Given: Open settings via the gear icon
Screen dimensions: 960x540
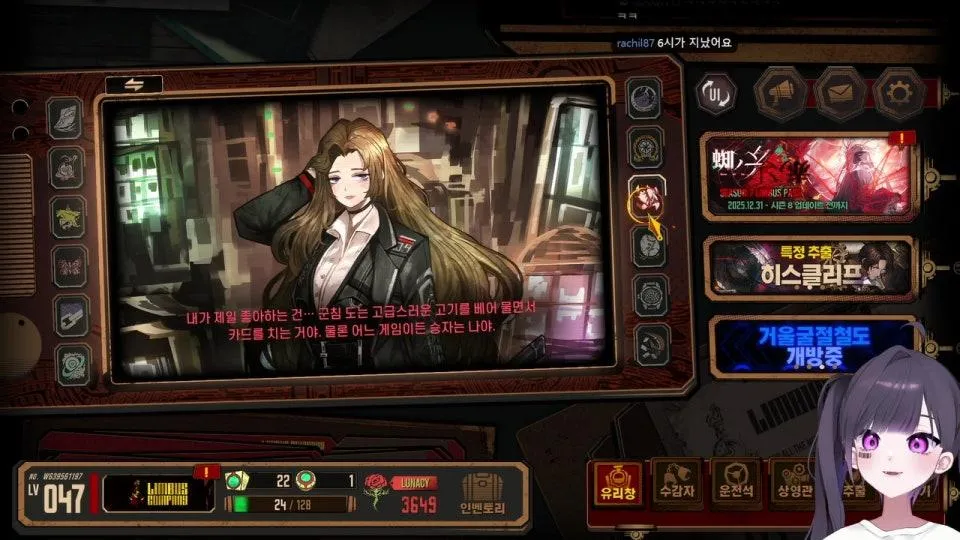Looking at the screenshot, I should point(899,94).
